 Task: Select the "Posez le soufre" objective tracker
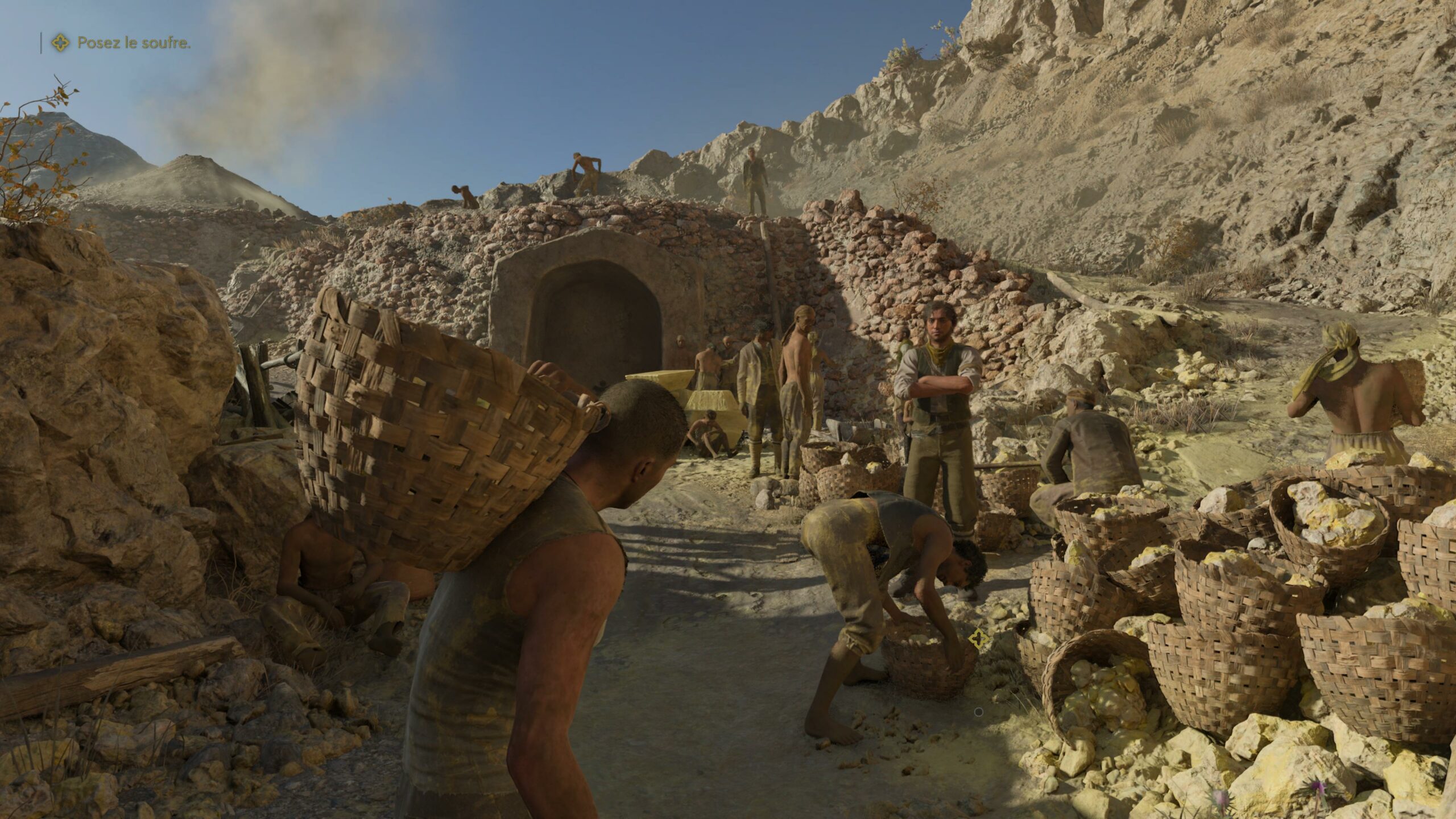pos(121,43)
